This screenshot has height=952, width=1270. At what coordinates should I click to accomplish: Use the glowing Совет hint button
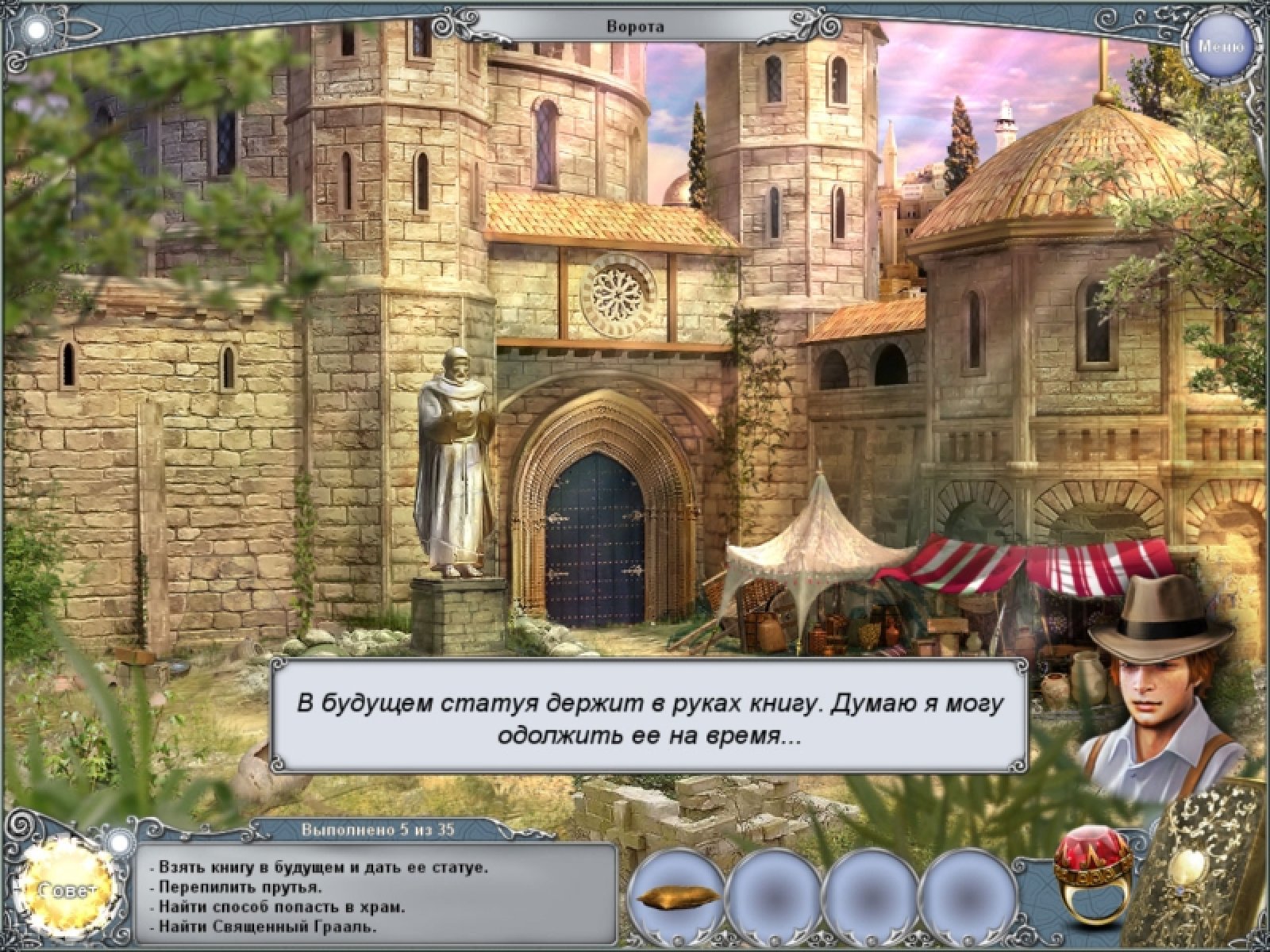click(x=68, y=889)
